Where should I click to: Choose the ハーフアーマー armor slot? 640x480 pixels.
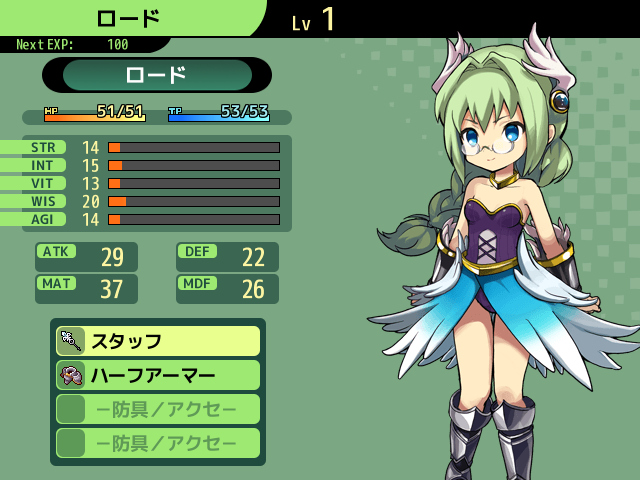click(158, 375)
